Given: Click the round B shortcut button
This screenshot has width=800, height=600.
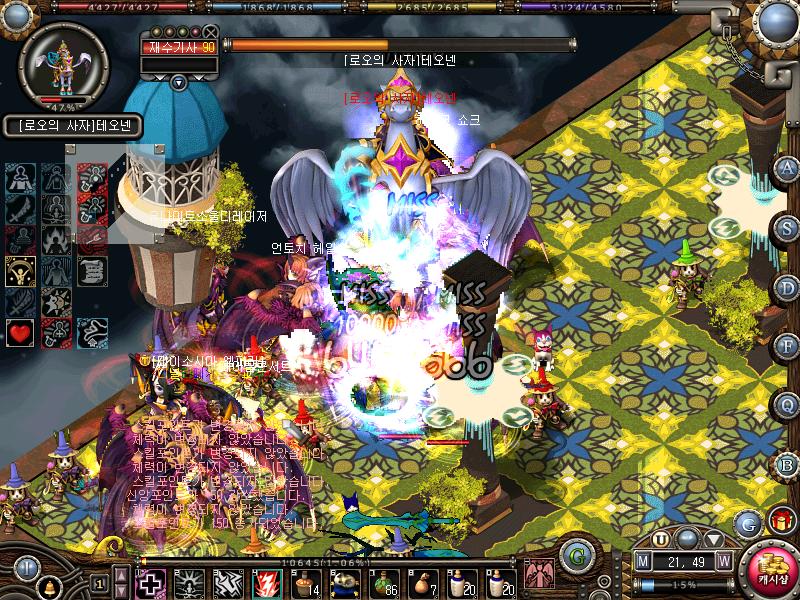Looking at the screenshot, I should (787, 463).
